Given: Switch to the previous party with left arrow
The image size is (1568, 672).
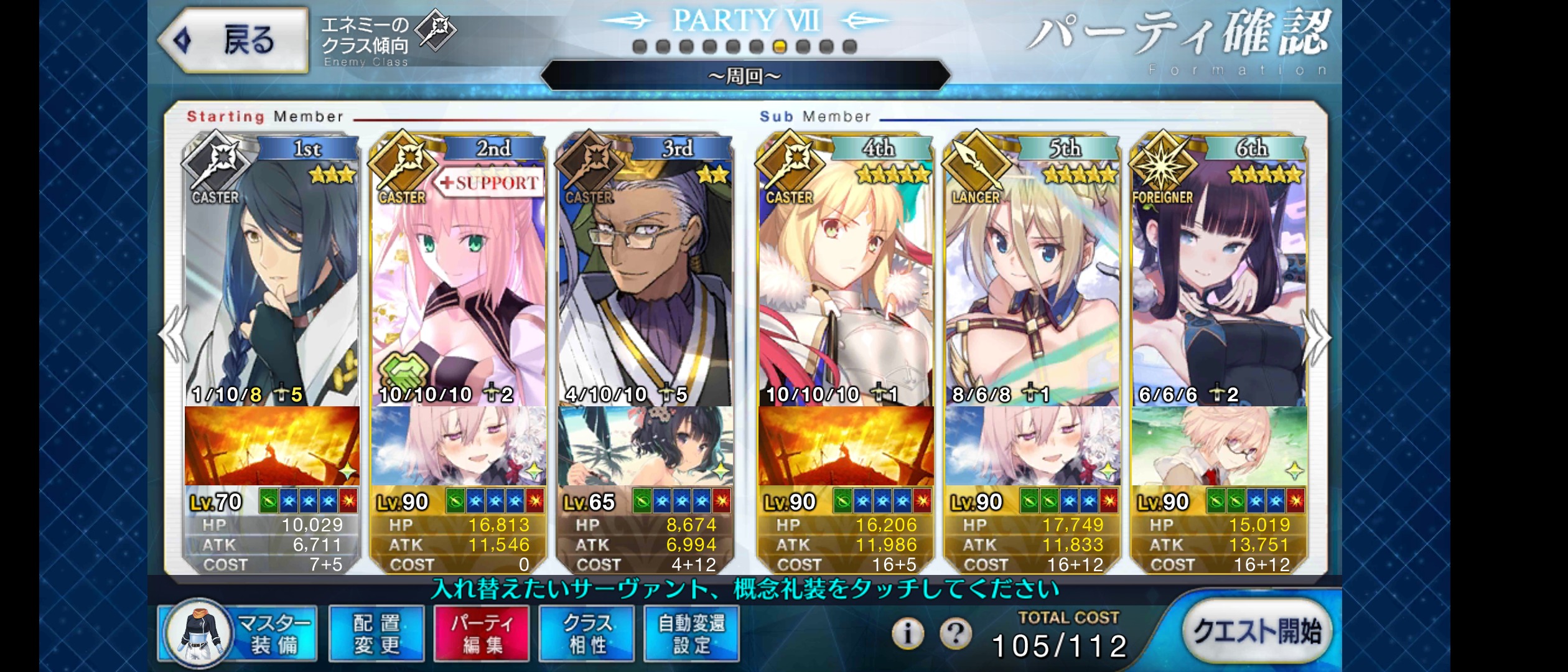Looking at the screenshot, I should pos(174,336).
